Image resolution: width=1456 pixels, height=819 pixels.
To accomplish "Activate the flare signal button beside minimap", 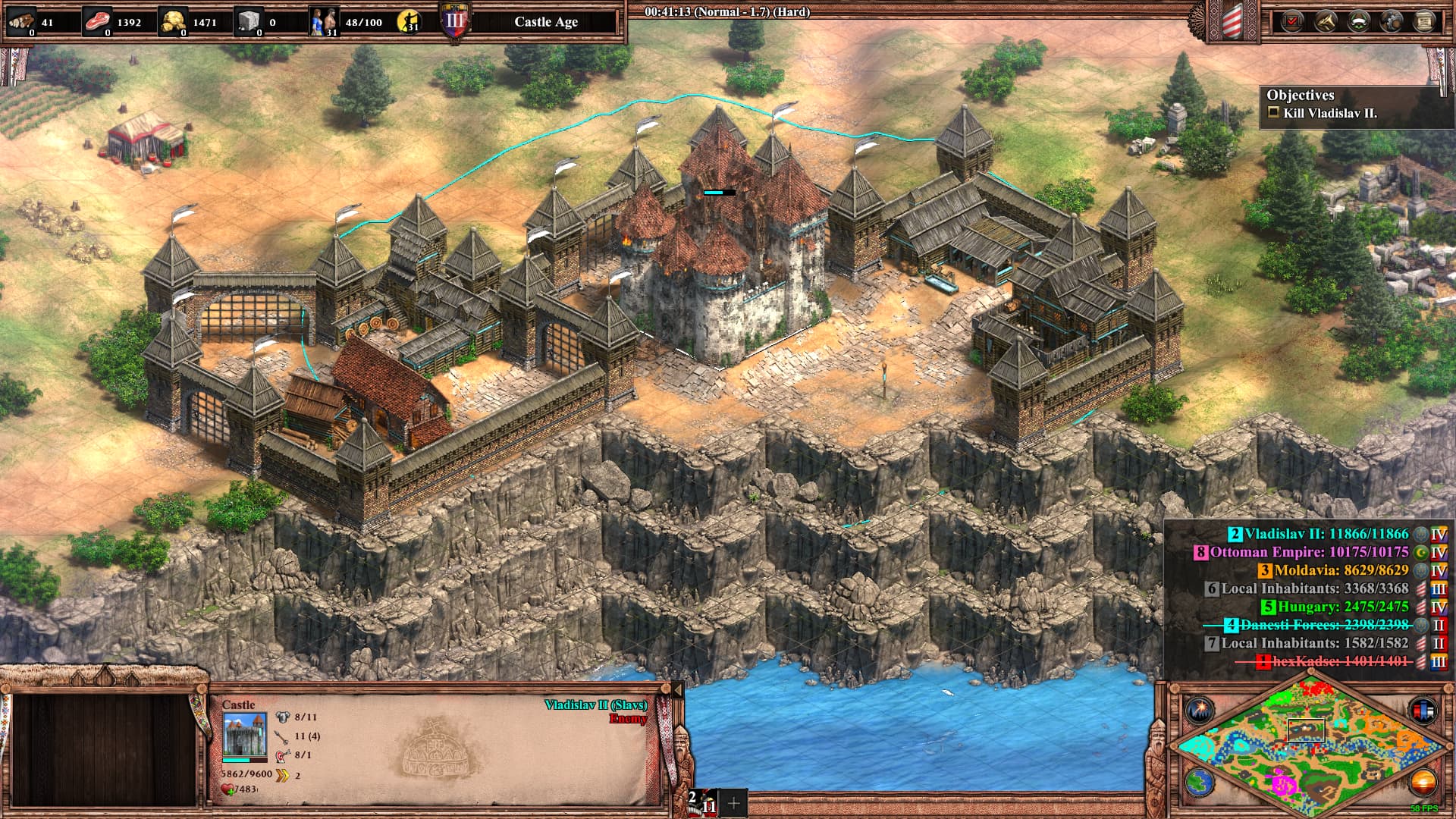I will (1200, 711).
